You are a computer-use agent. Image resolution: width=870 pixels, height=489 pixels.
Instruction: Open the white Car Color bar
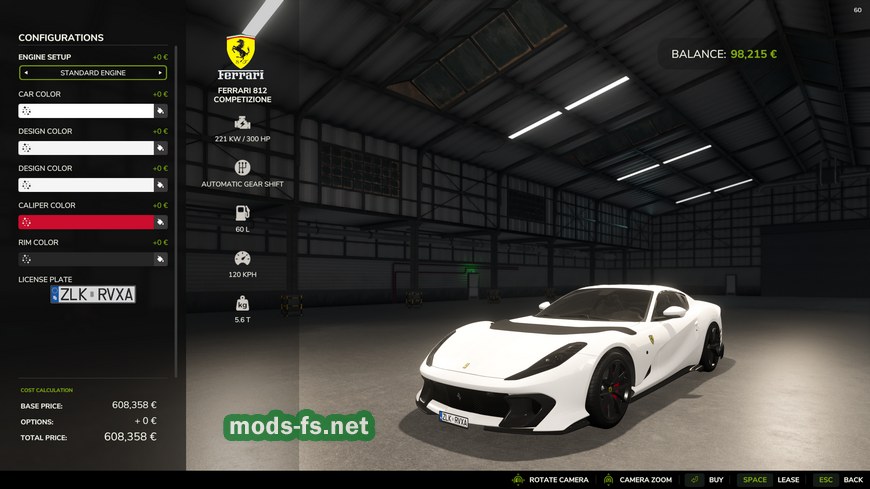pos(85,111)
